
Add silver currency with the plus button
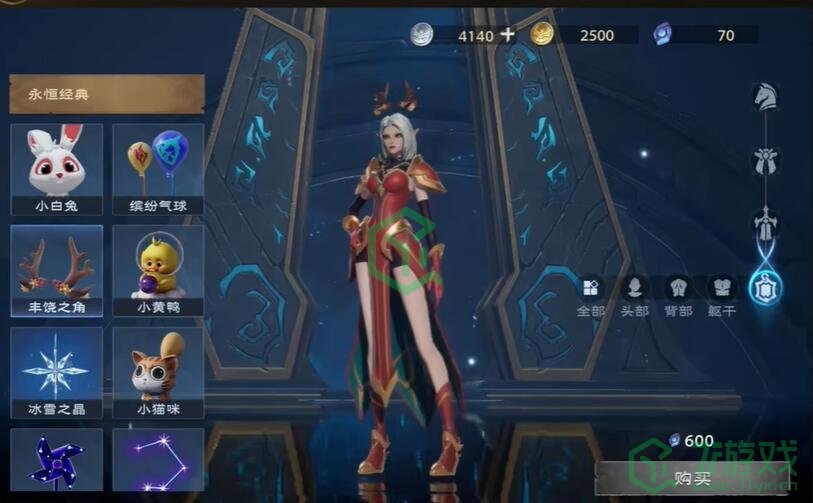508,34
